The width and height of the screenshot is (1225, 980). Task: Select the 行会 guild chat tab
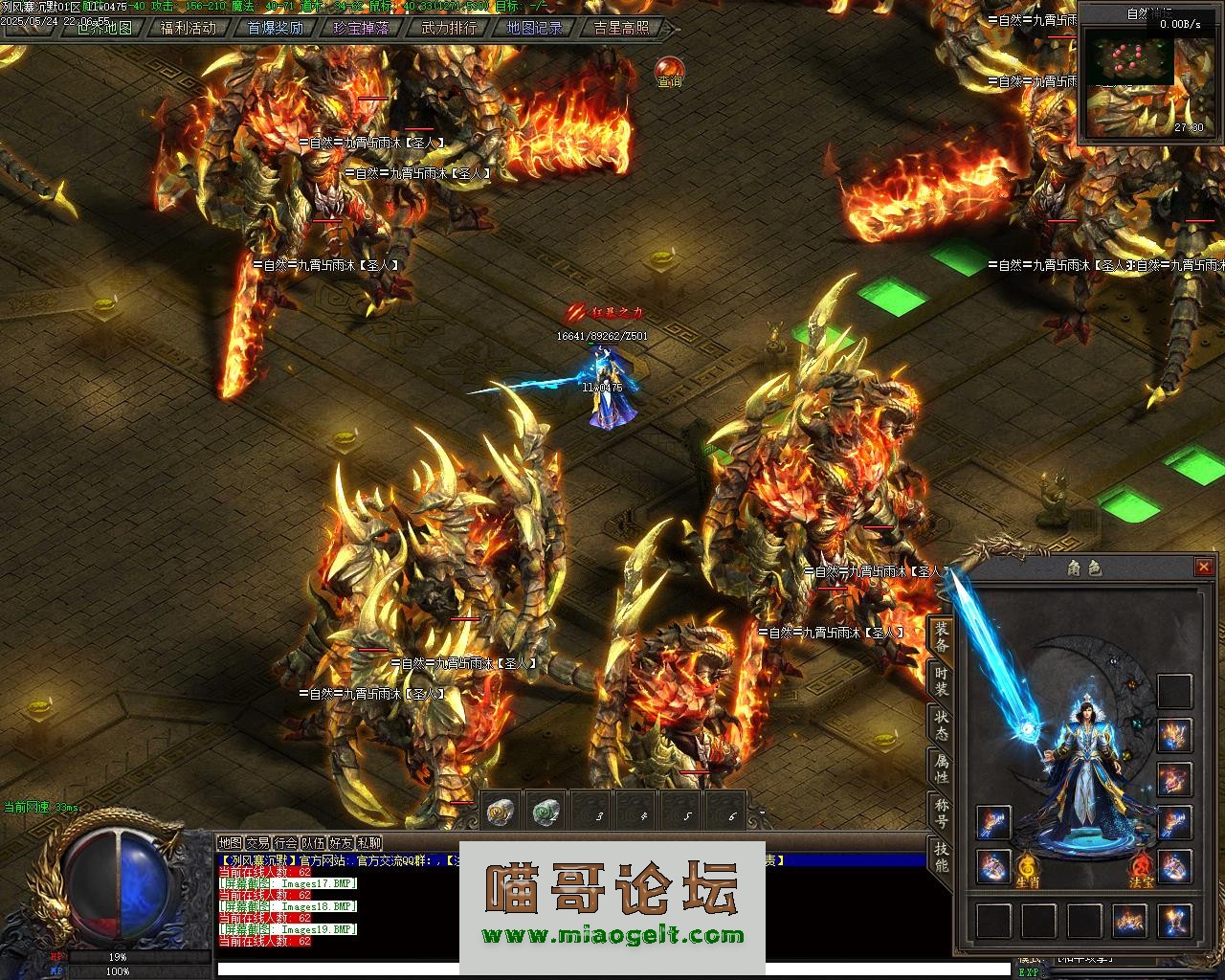click(285, 843)
